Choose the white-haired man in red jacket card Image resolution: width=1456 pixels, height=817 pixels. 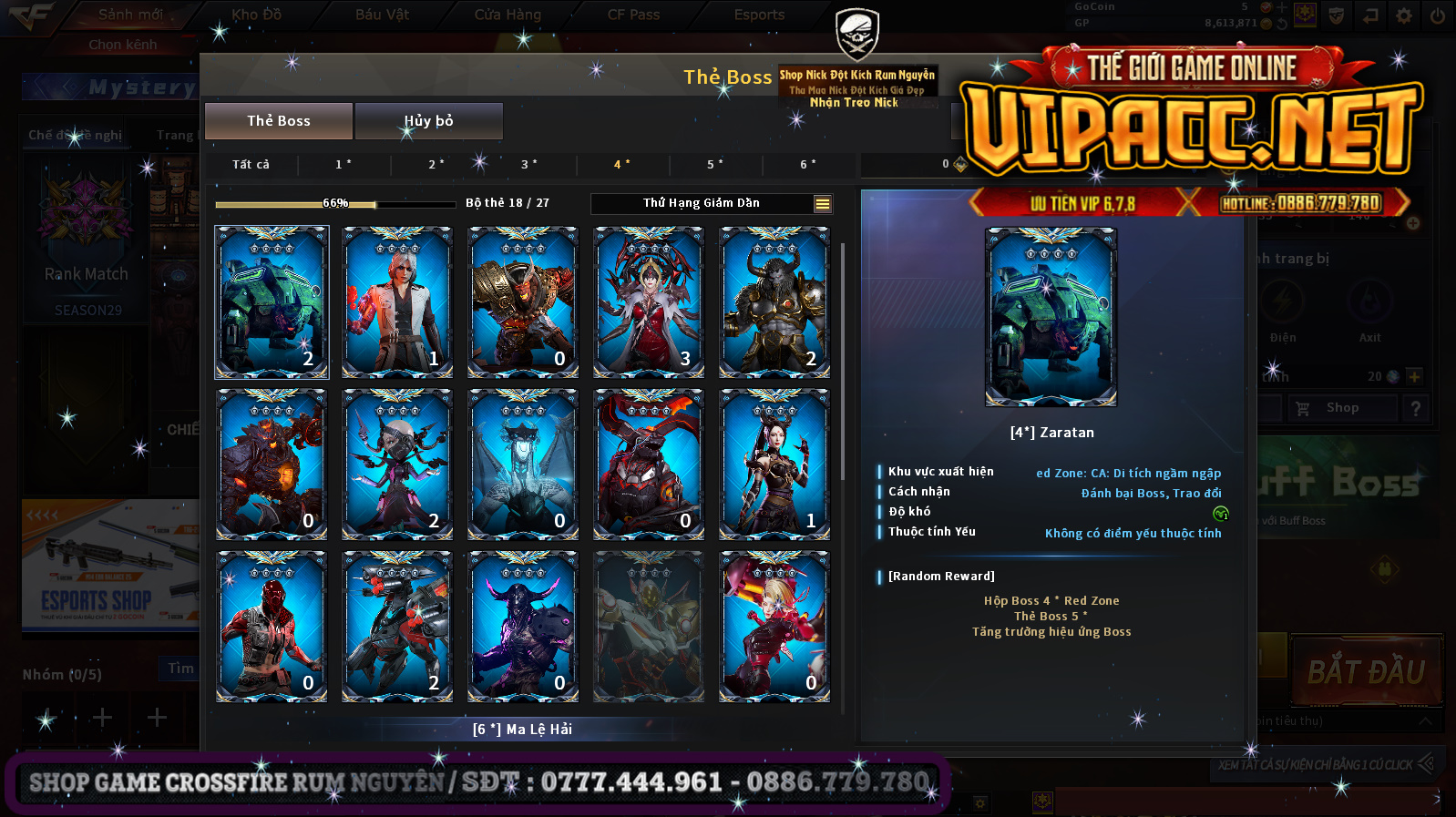pyautogui.click(x=397, y=301)
